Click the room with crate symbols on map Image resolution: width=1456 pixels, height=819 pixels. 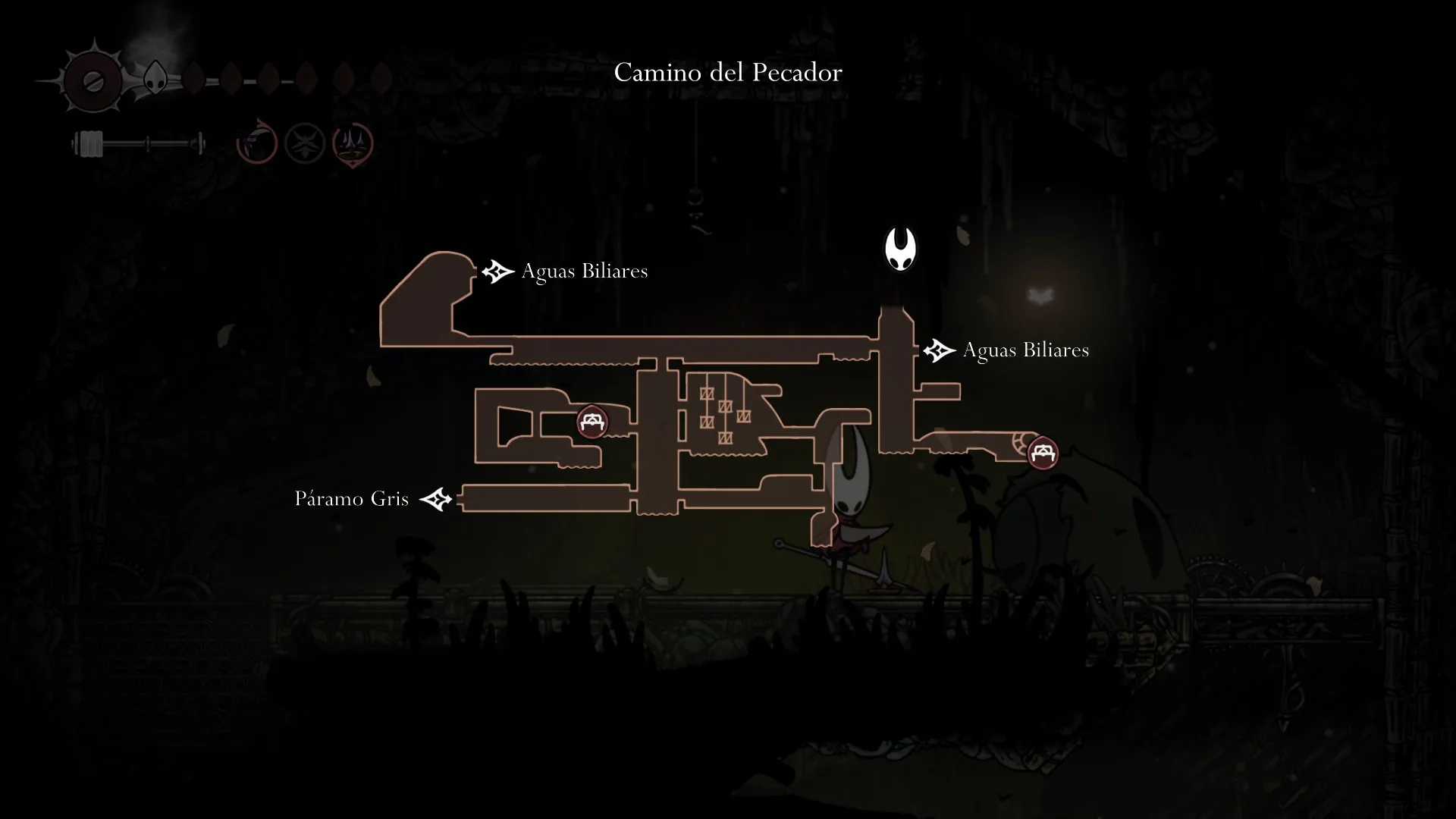pyautogui.click(x=724, y=413)
